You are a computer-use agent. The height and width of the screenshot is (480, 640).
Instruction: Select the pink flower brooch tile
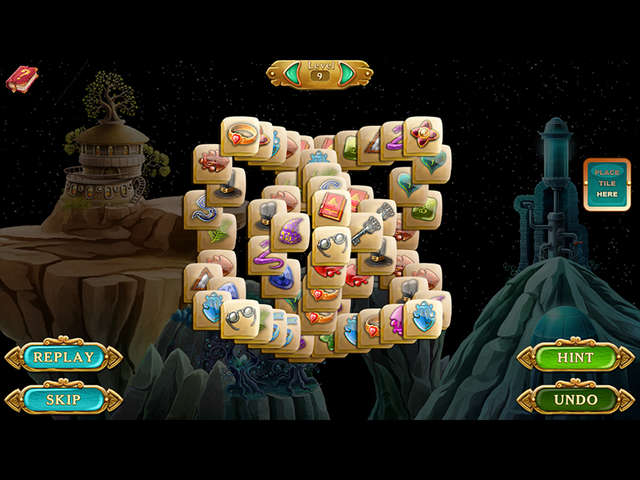pyautogui.click(x=422, y=135)
